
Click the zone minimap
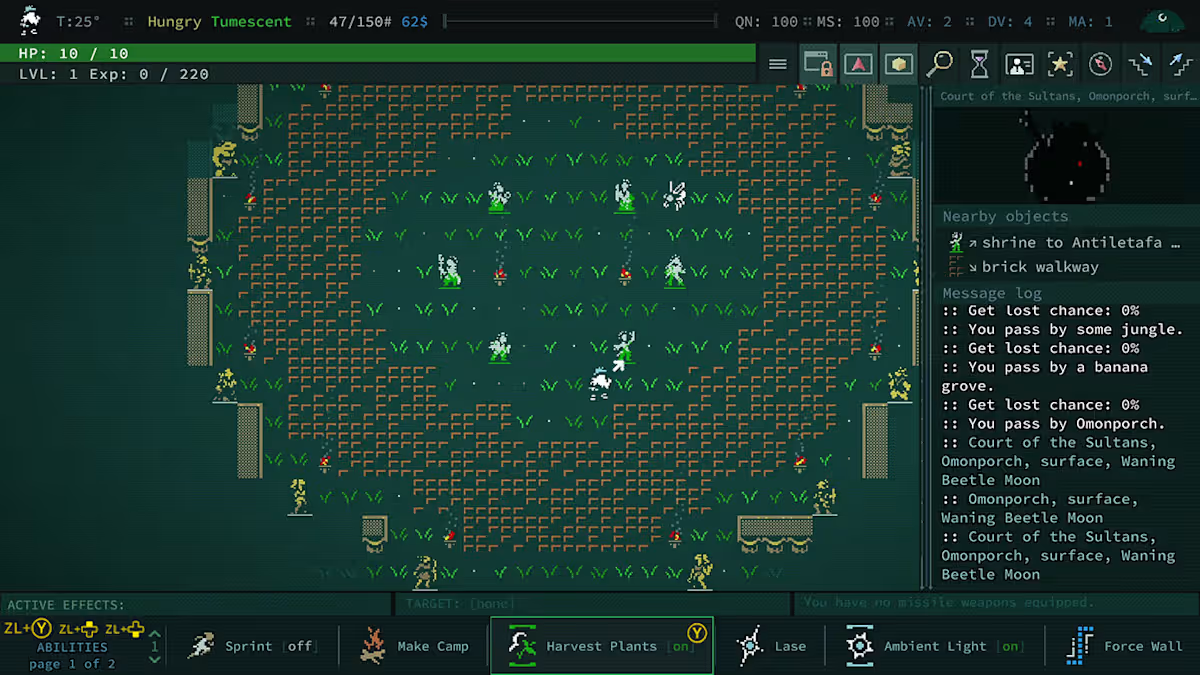1066,155
